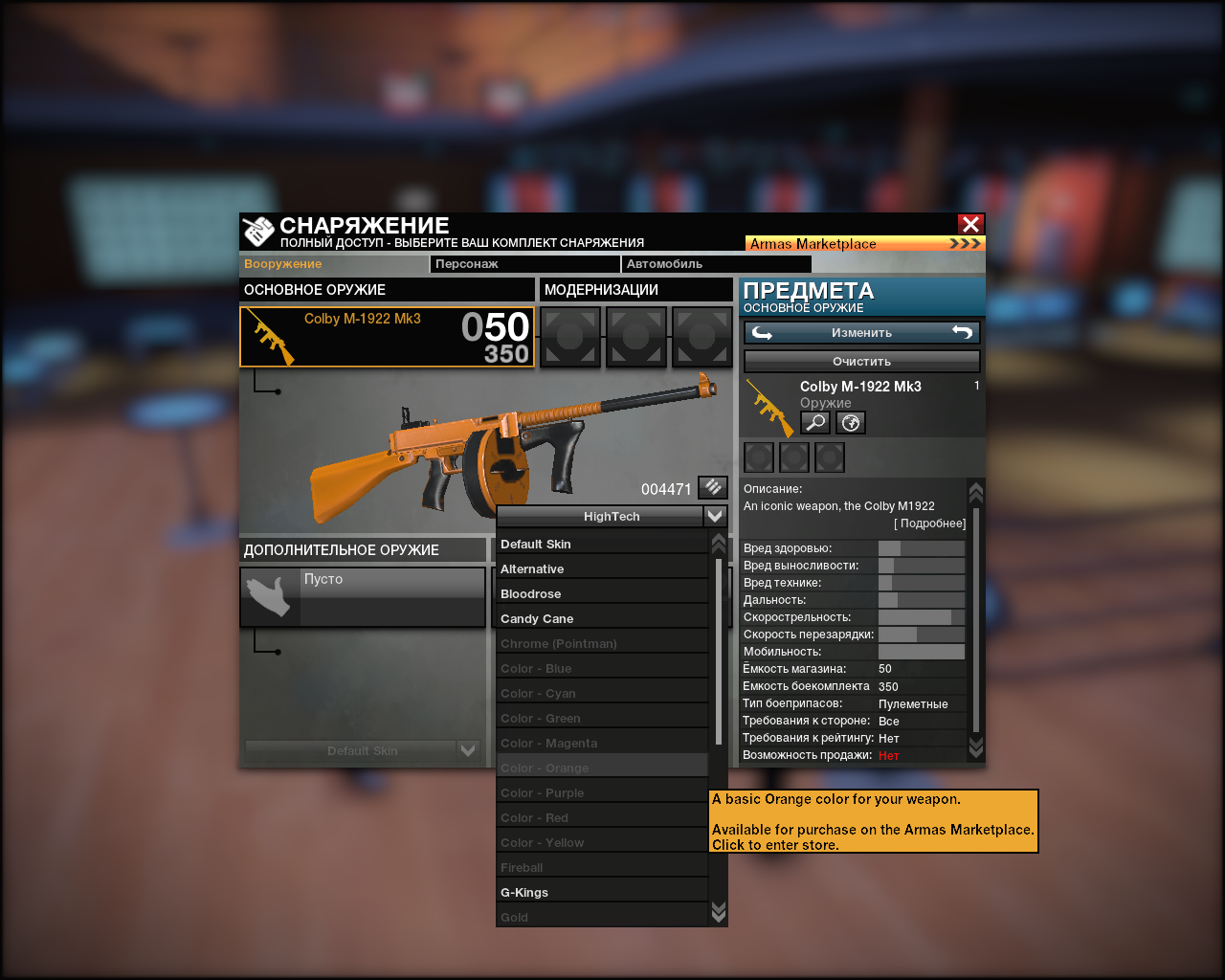Inspect weapon with magnifying glass icon
This screenshot has width=1225, height=980.
click(815, 422)
